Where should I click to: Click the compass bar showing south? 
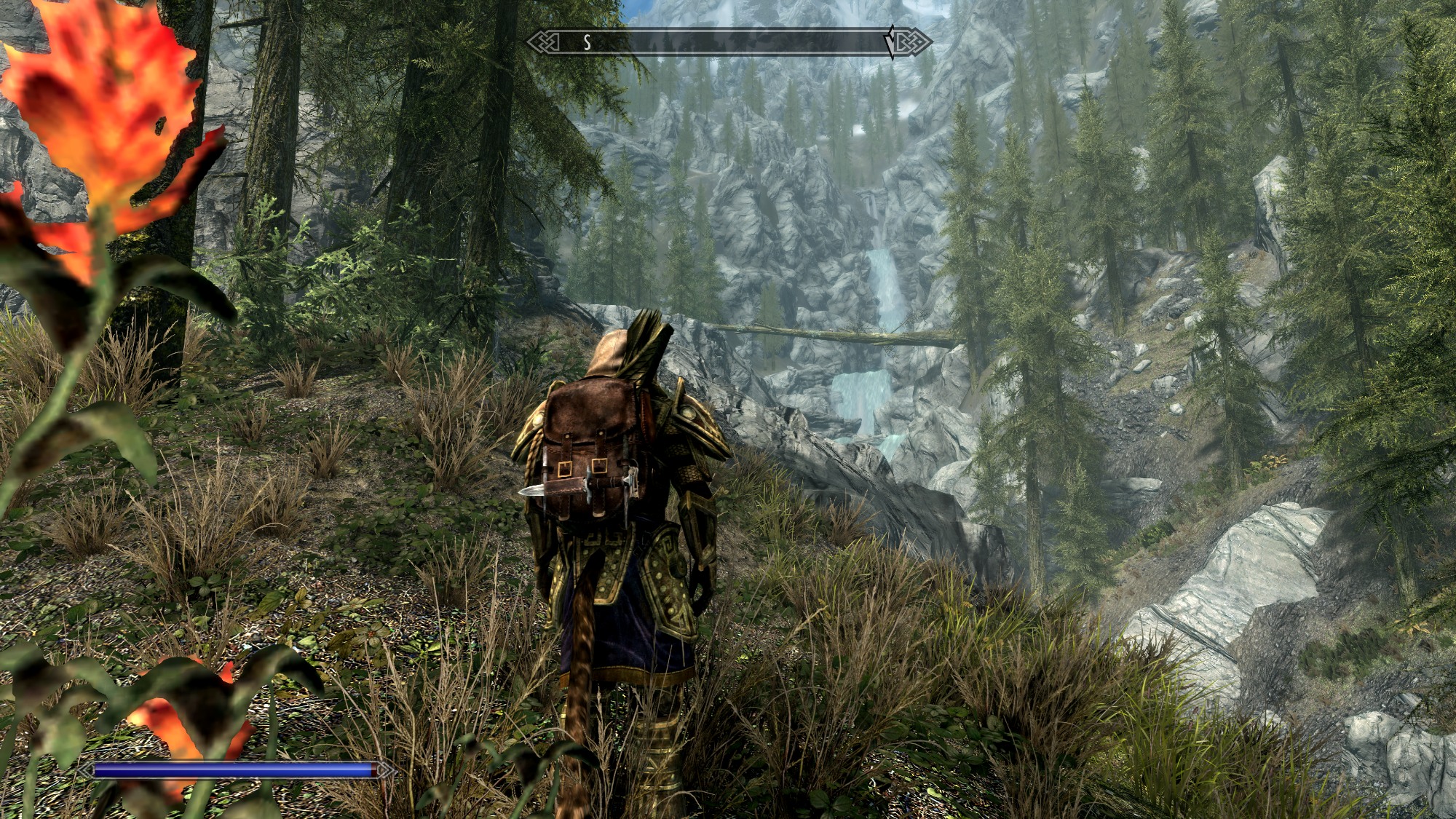[x=728, y=42]
